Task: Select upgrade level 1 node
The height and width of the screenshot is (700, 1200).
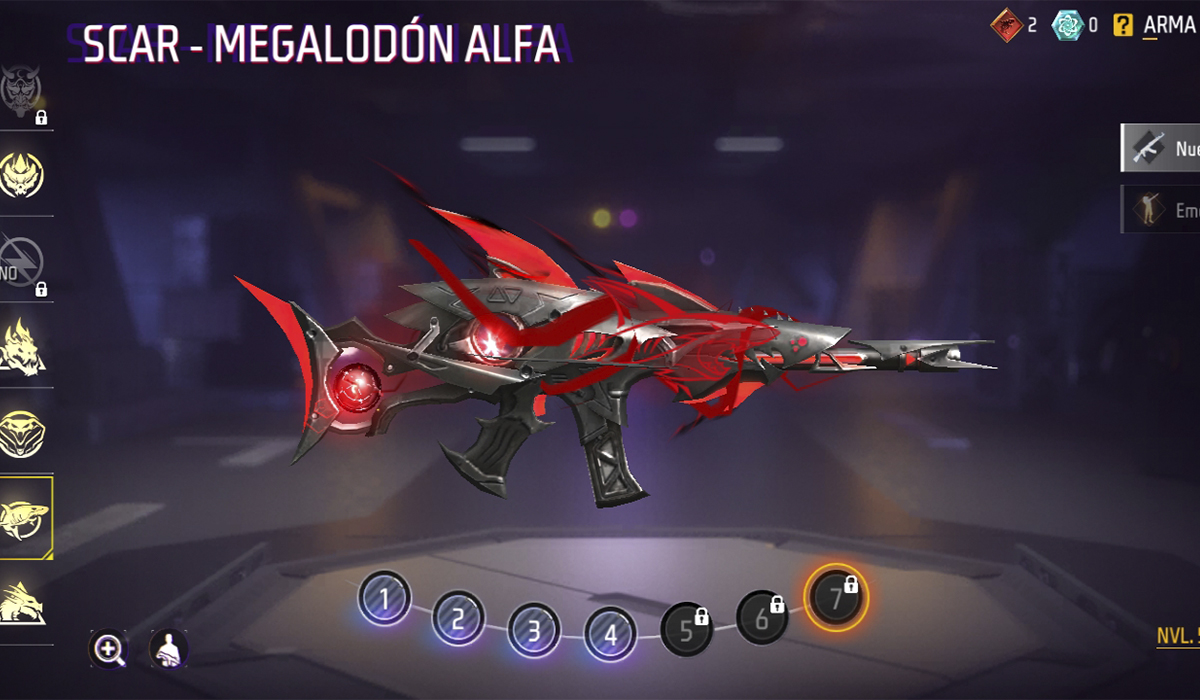Action: 384,599
